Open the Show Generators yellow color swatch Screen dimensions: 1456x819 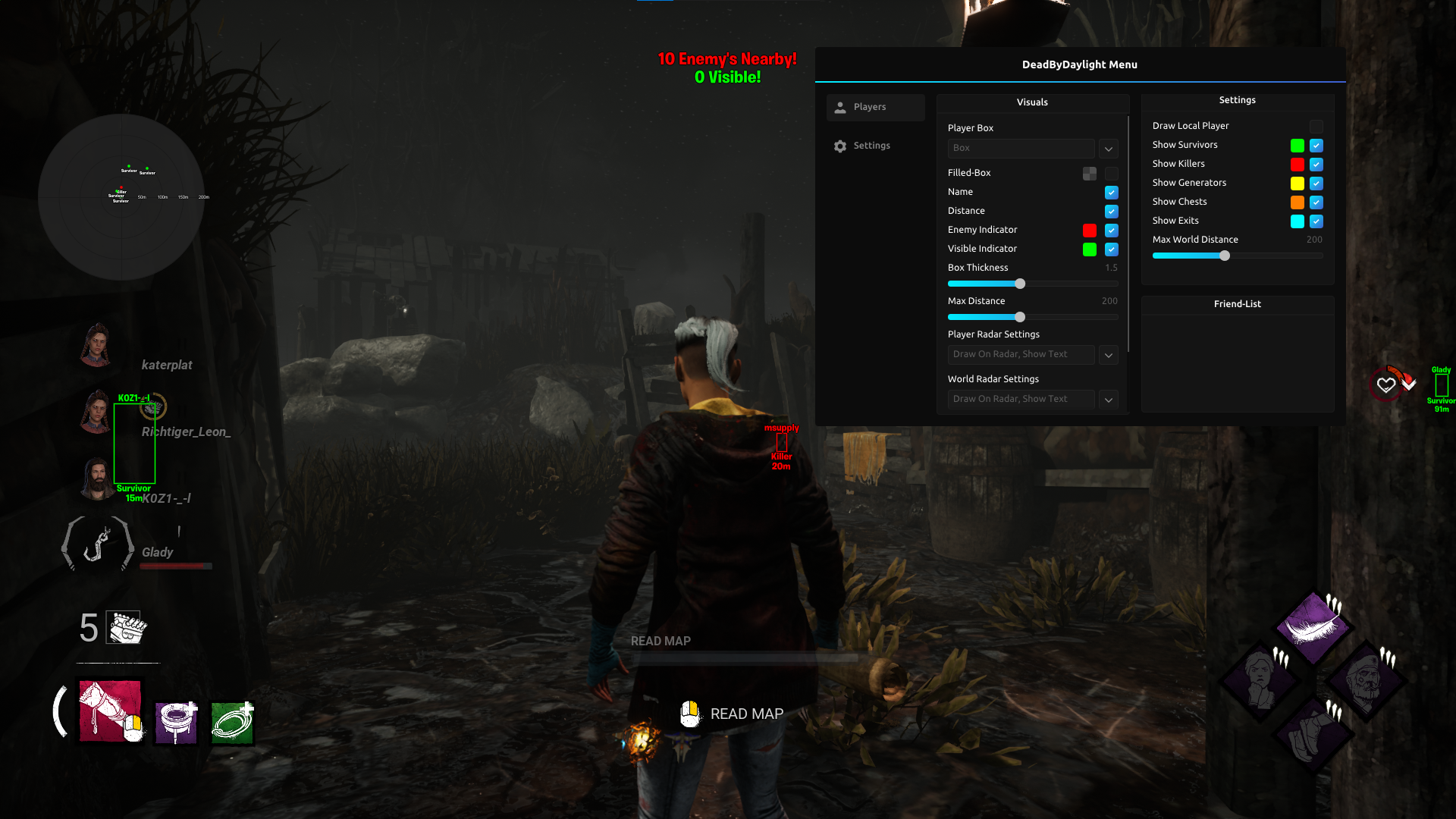click(1297, 184)
